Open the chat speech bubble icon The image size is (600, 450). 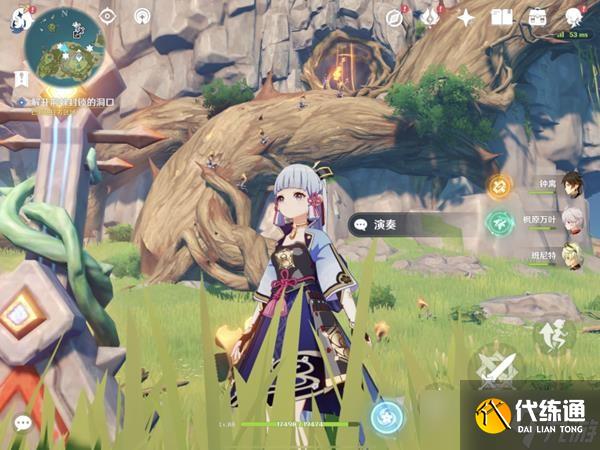pyautogui.click(x=22, y=423)
